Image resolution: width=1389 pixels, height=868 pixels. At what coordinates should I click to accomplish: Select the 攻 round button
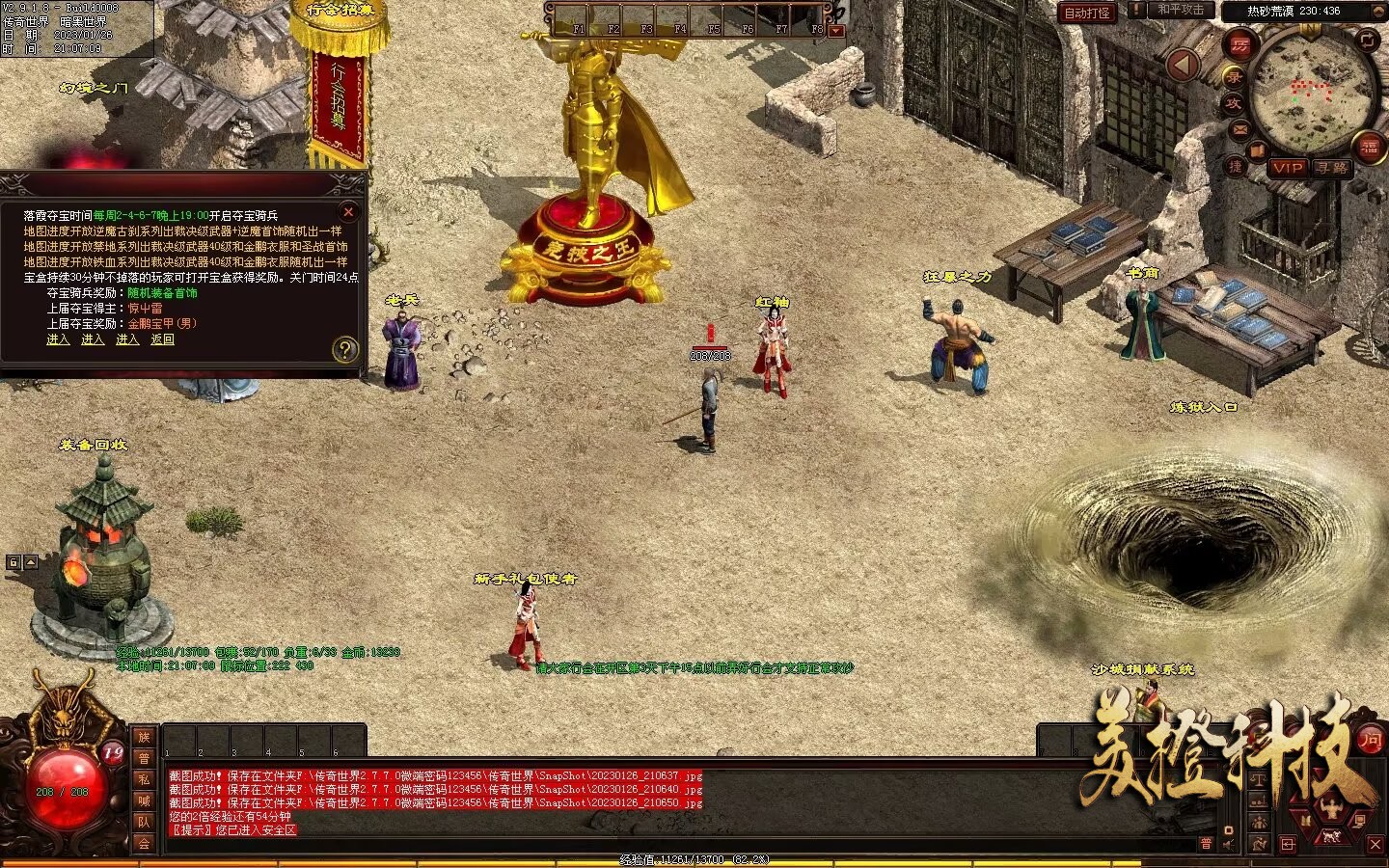[x=1234, y=102]
